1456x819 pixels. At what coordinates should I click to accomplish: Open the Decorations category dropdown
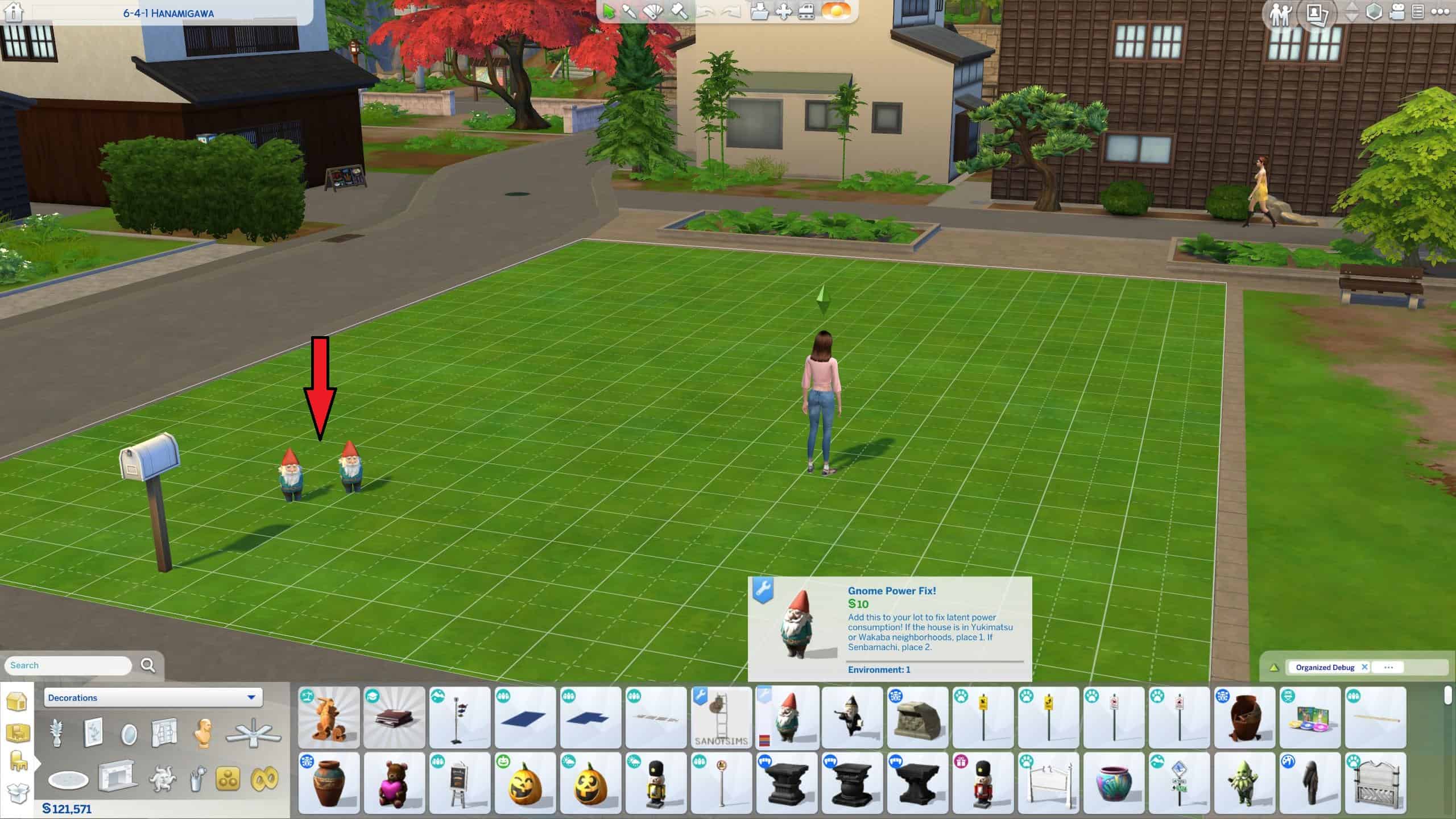pyautogui.click(x=152, y=698)
